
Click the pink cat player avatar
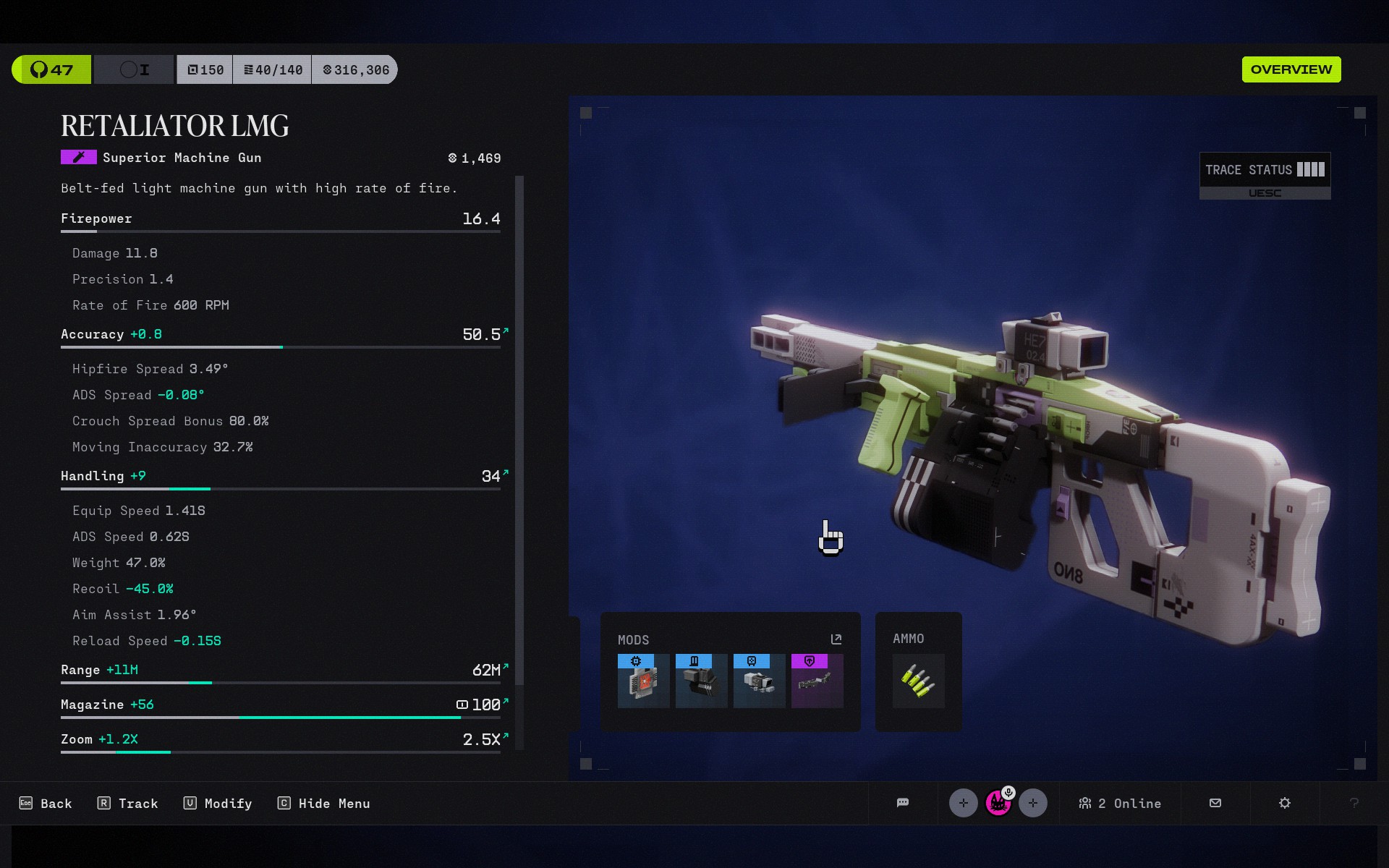click(x=998, y=803)
